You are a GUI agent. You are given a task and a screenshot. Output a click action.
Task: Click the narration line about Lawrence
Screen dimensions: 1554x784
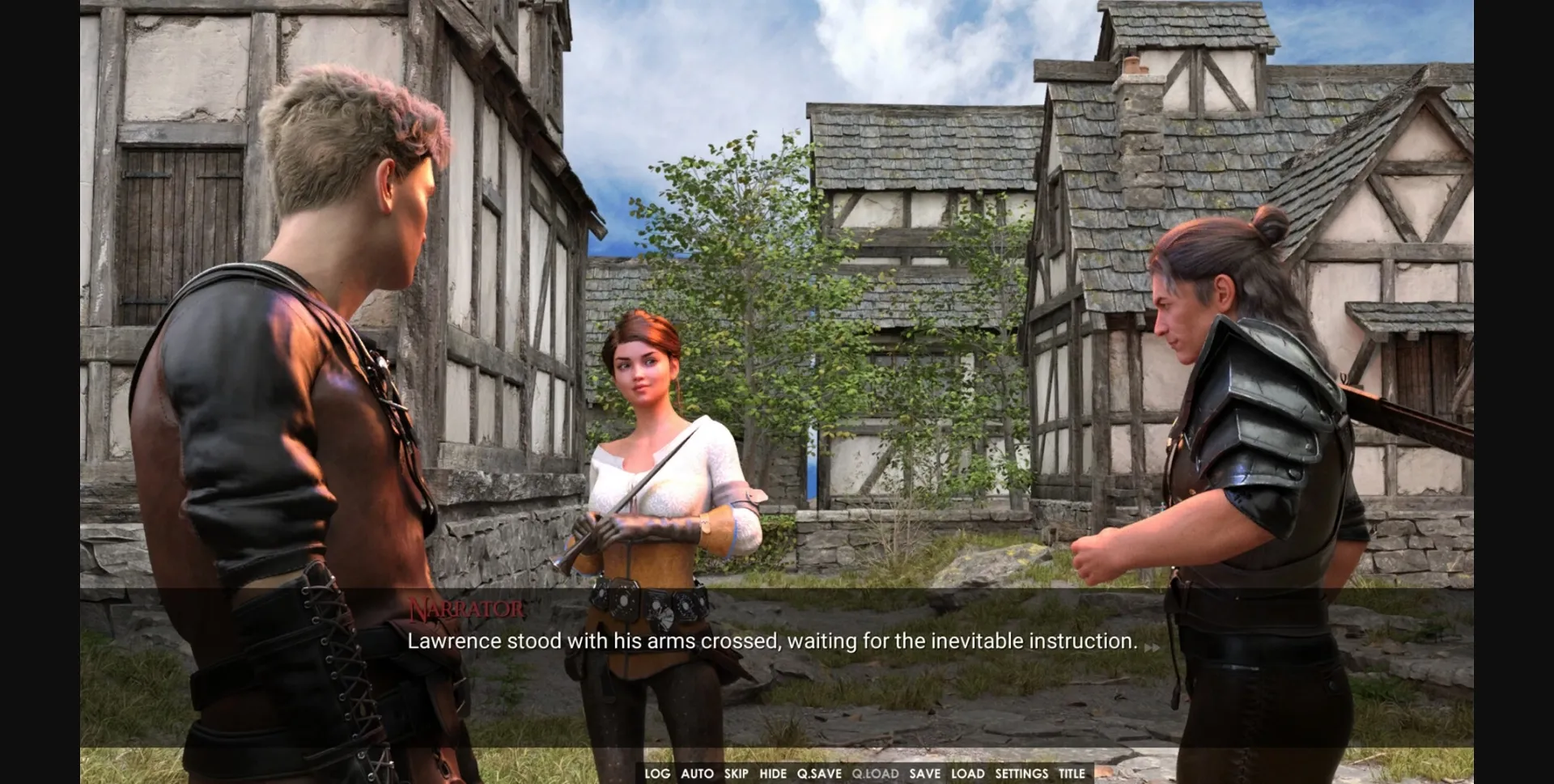click(x=774, y=640)
